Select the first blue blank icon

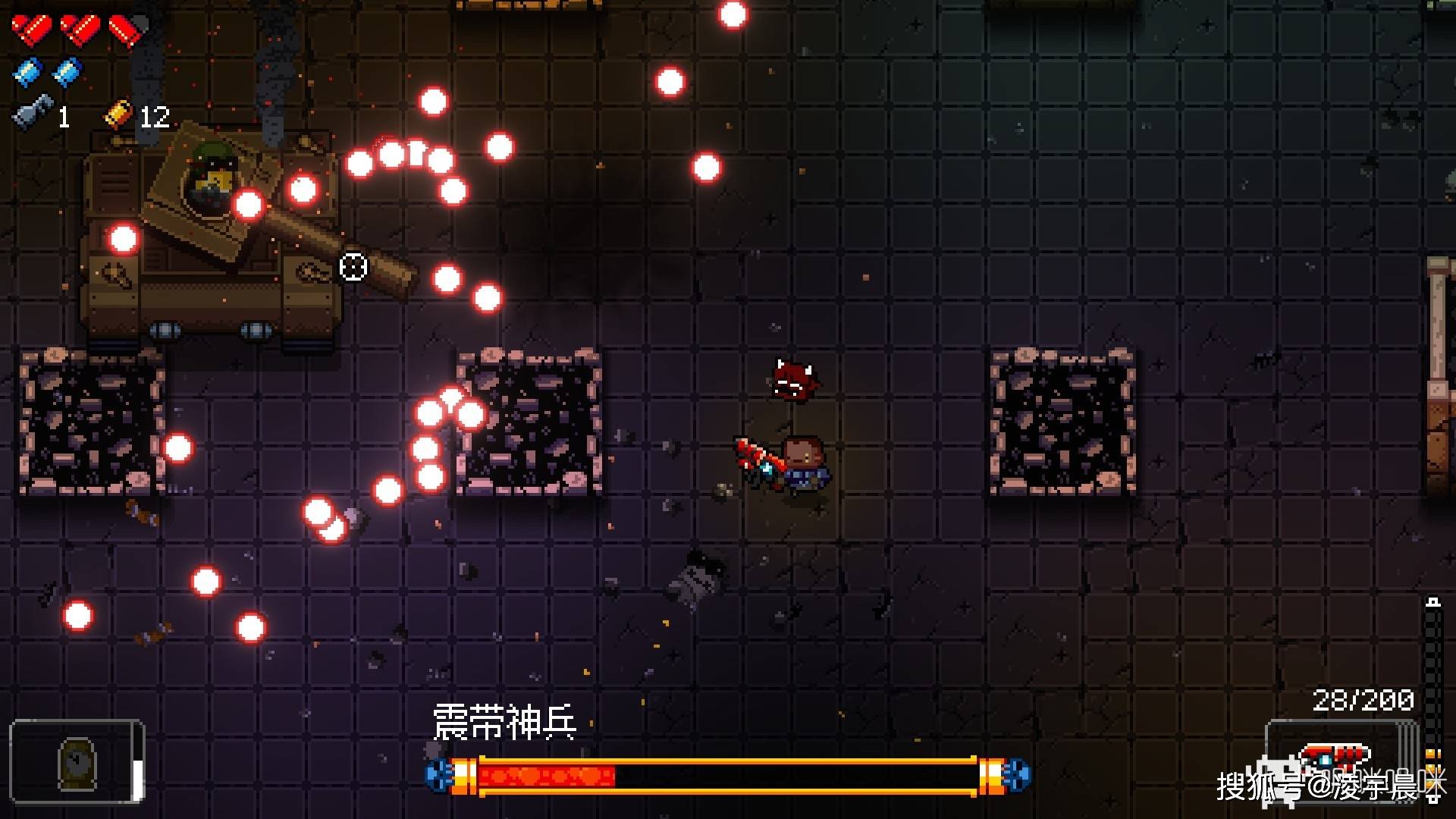coord(27,72)
